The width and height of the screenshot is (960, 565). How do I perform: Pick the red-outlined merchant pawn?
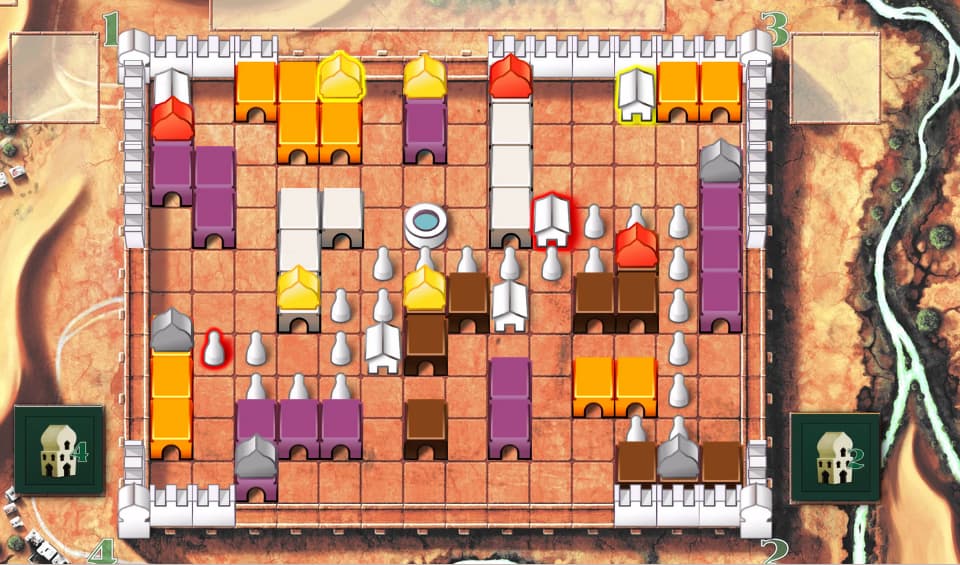coord(214,348)
